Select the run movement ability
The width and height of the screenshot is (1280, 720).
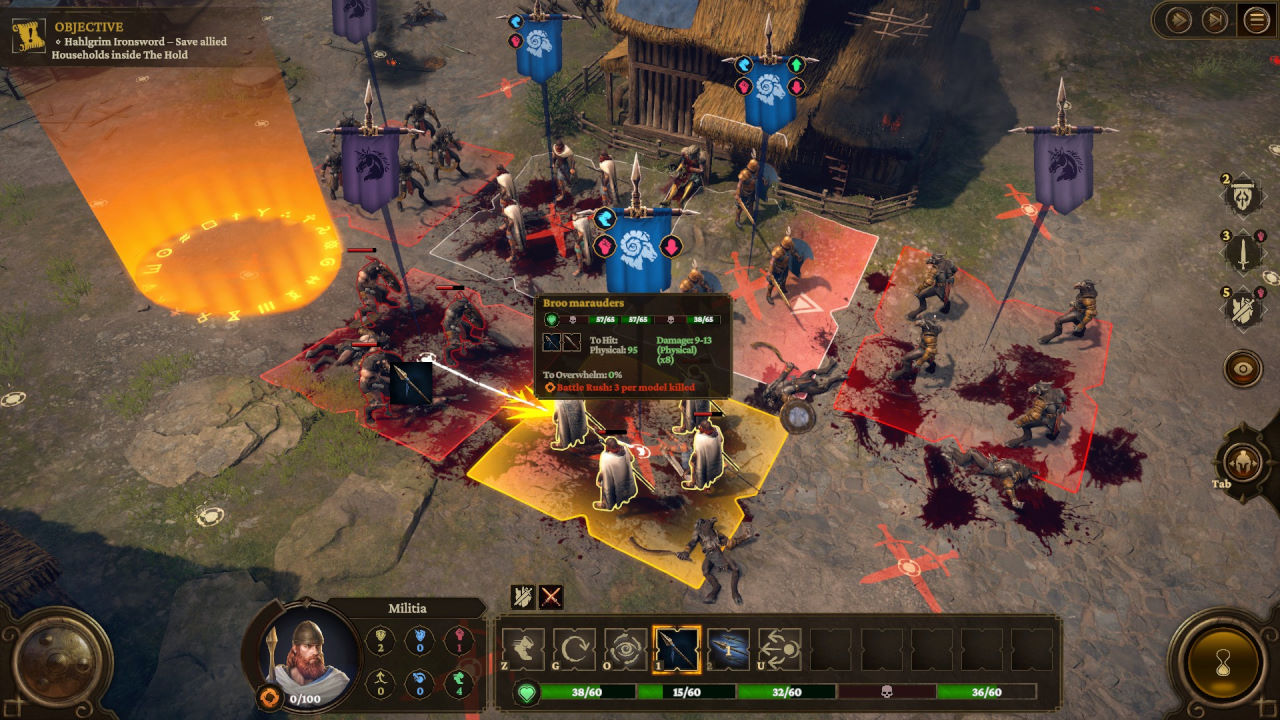click(523, 649)
